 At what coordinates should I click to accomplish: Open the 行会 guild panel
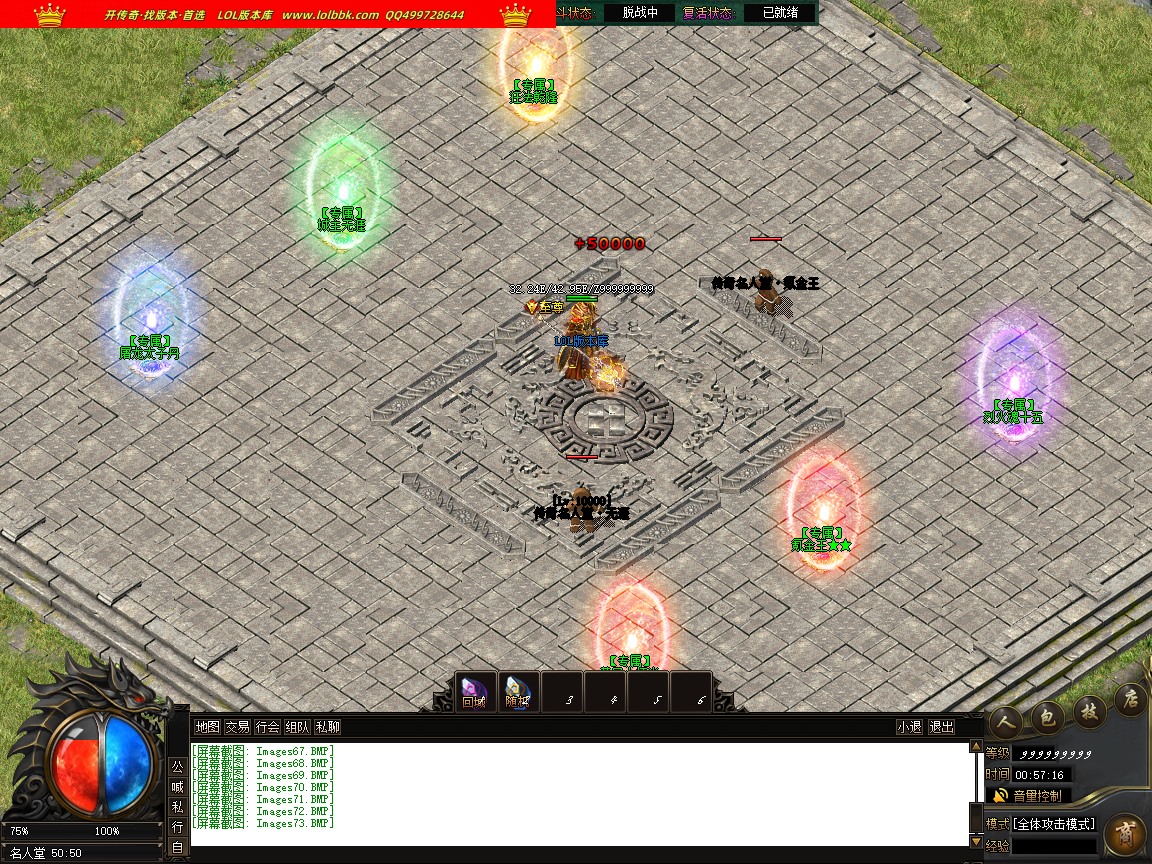[x=267, y=727]
